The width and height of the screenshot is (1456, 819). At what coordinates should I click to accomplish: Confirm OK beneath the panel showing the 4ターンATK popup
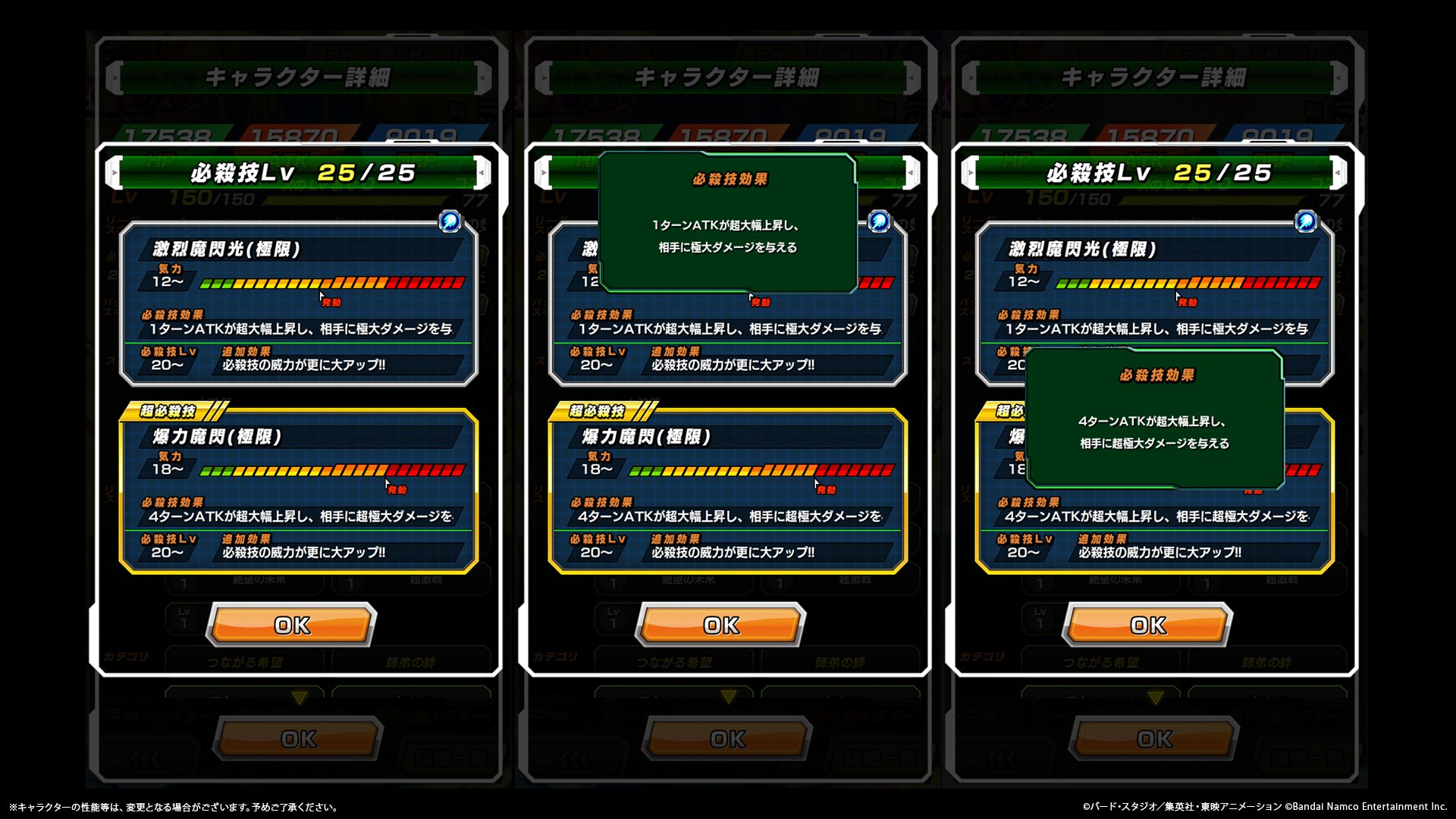[x=1147, y=625]
